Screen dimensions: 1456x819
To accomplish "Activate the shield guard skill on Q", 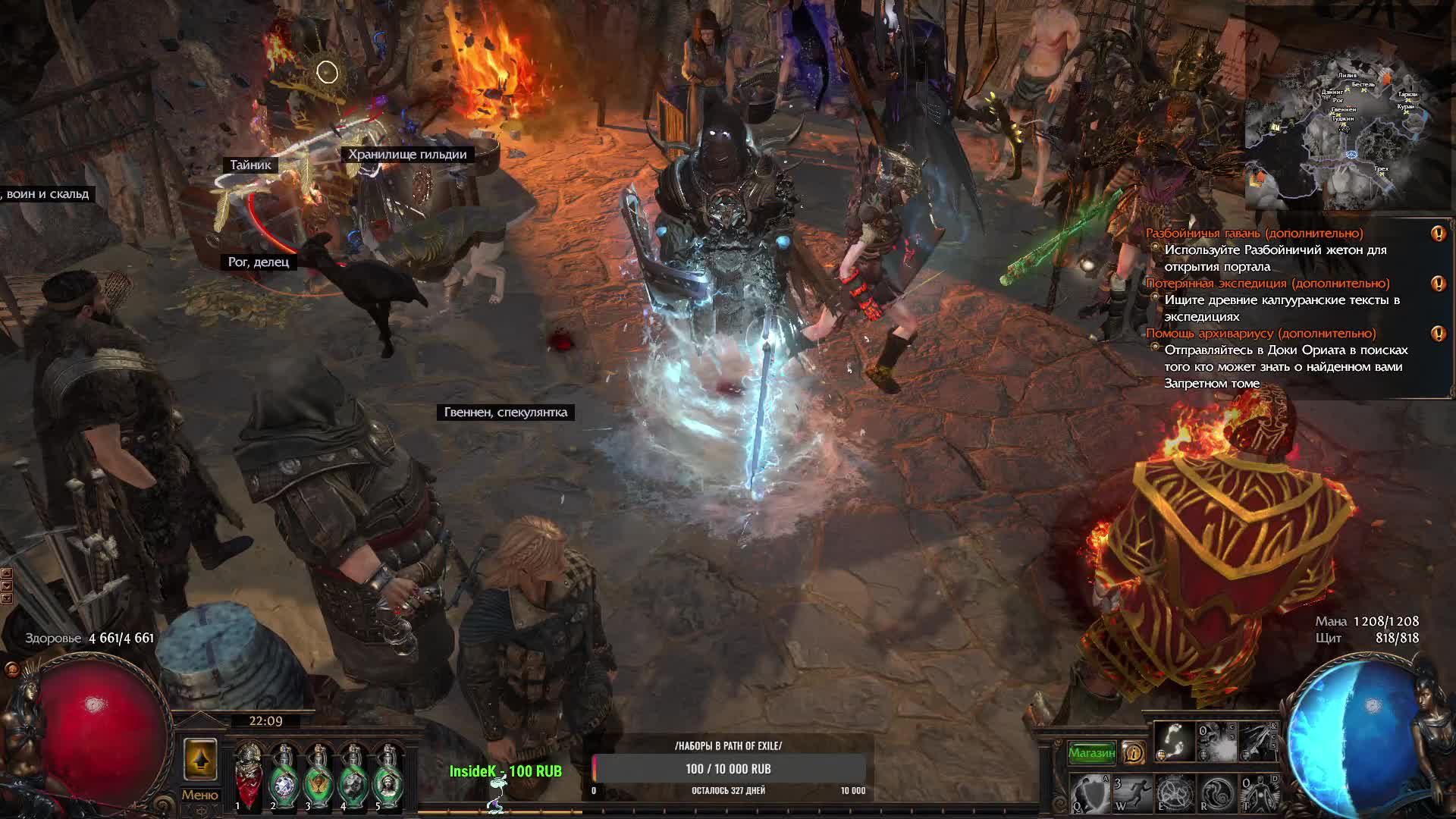I will point(1090,794).
